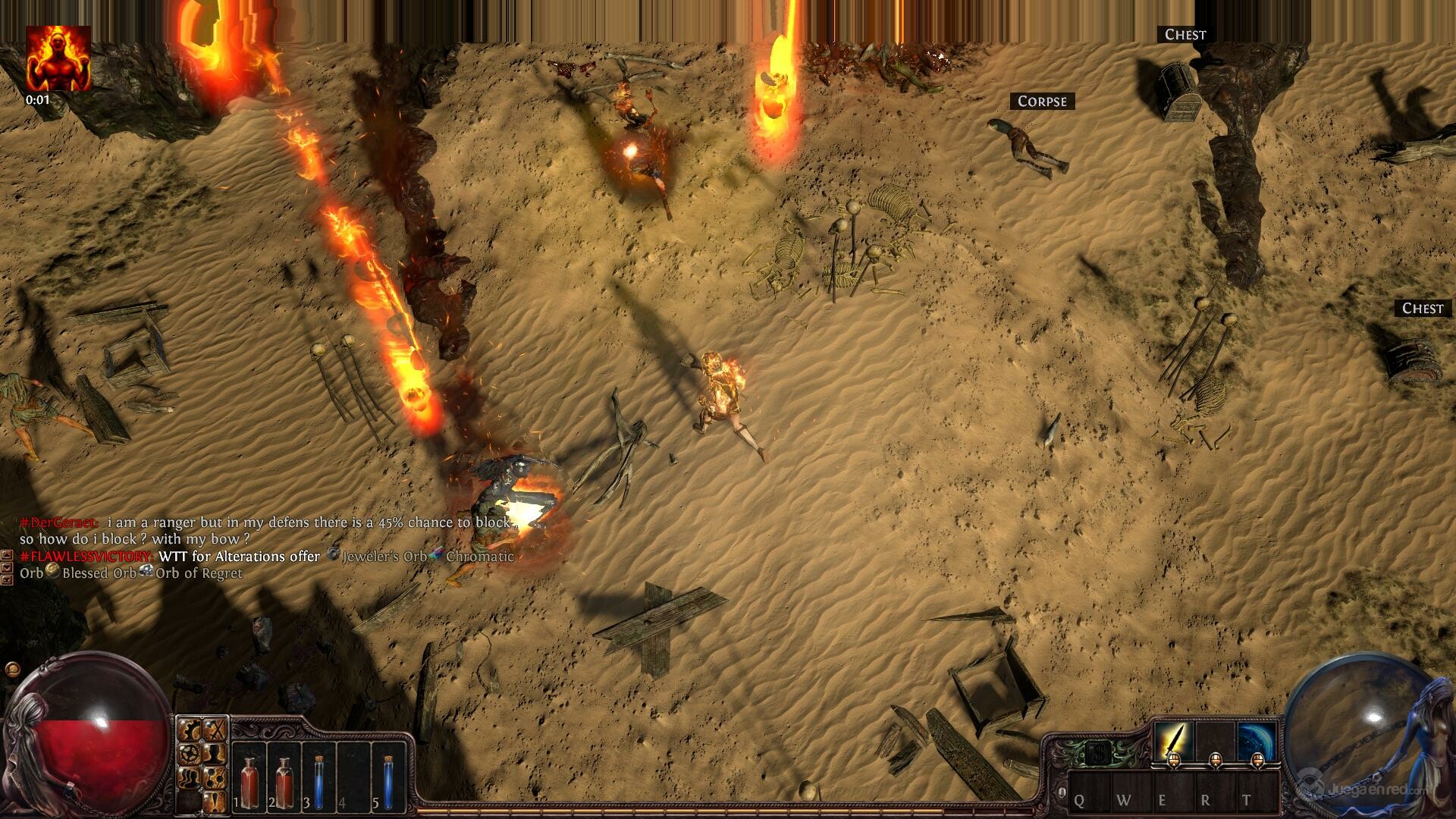This screenshot has height=819, width=1456.
Task: Open the spoked wheel menu icon
Action: click(190, 754)
